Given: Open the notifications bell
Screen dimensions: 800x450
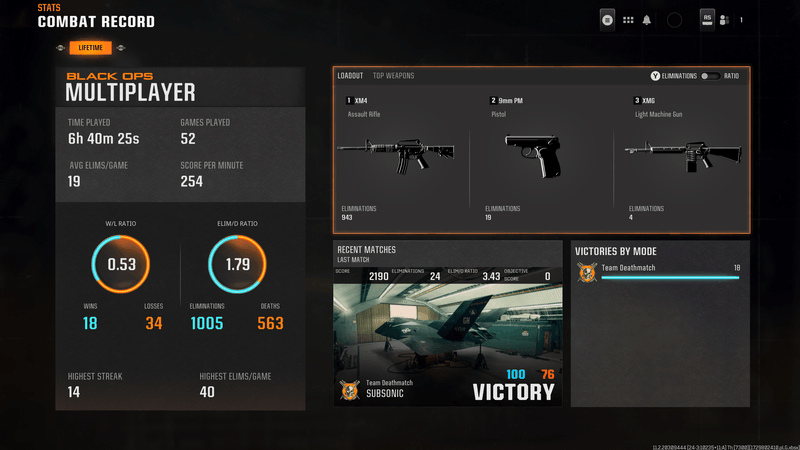Looking at the screenshot, I should tap(646, 19).
